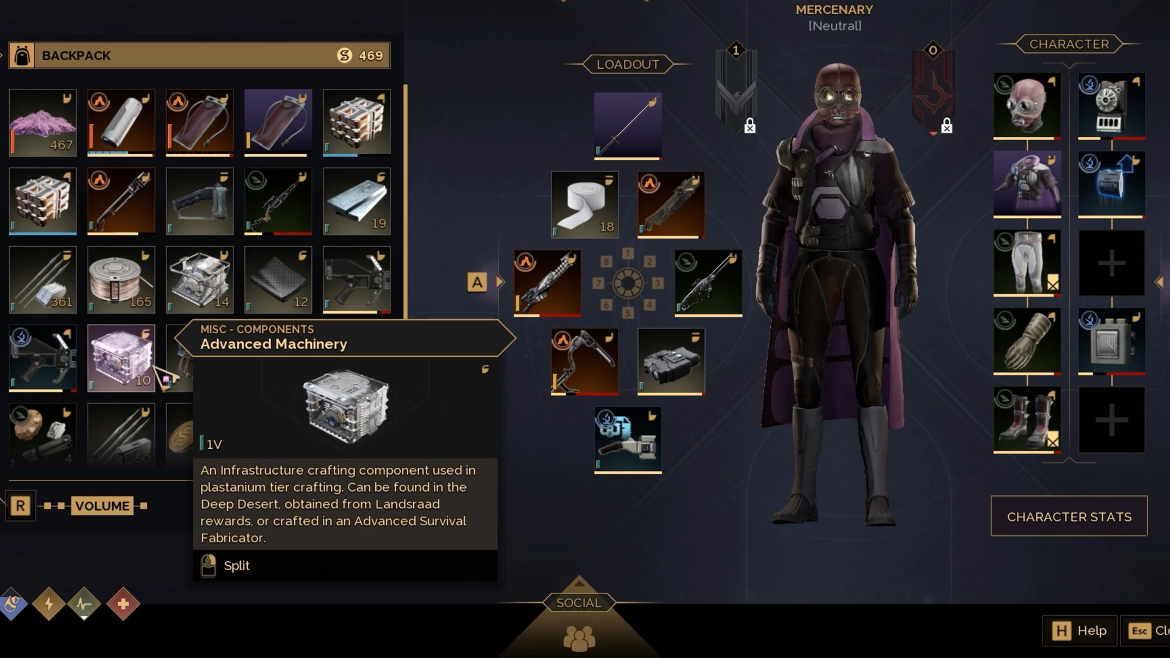Click the Backpack header bar
1170x658 pixels.
198,55
